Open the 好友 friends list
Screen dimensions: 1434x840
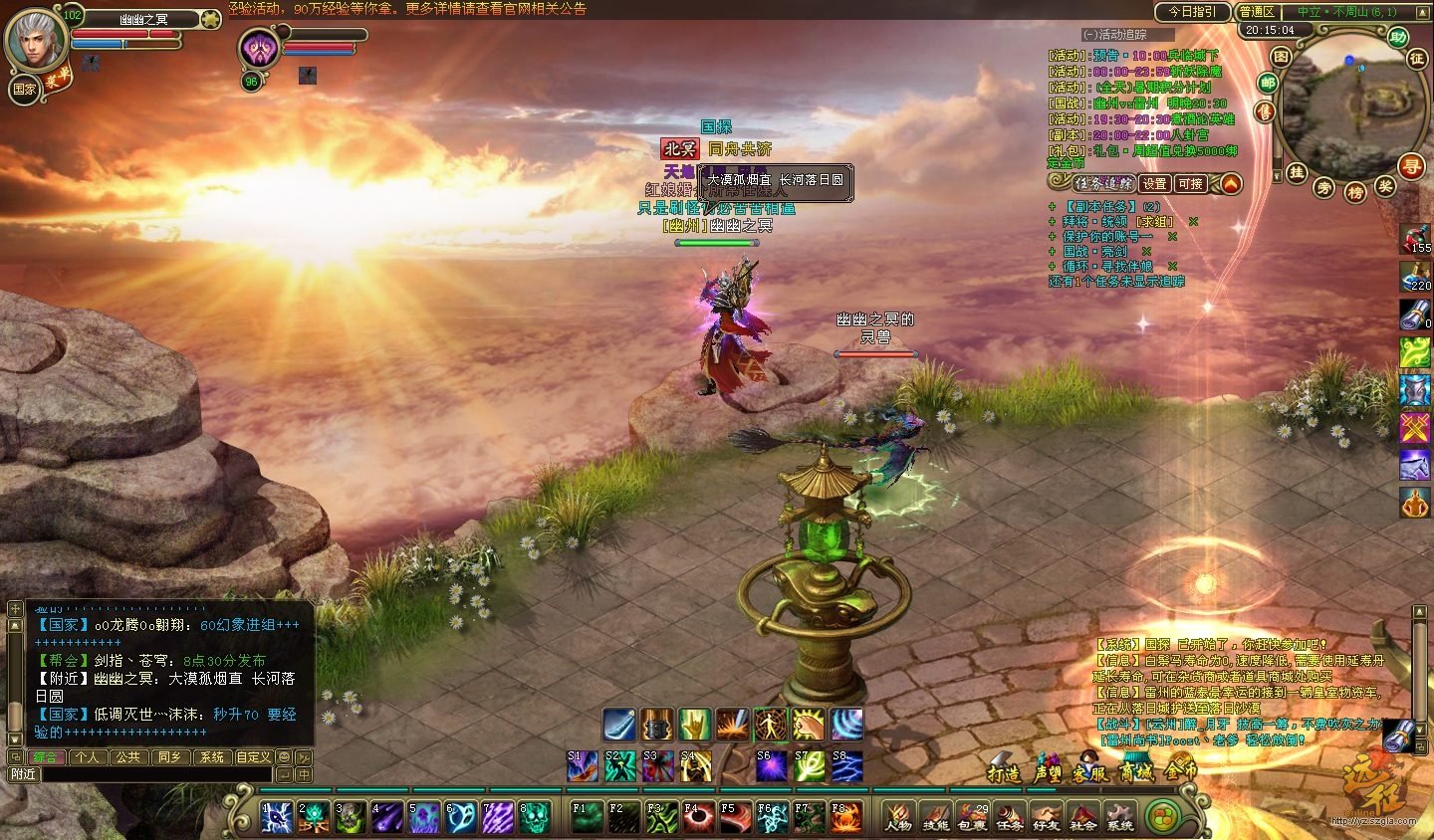(x=1046, y=817)
